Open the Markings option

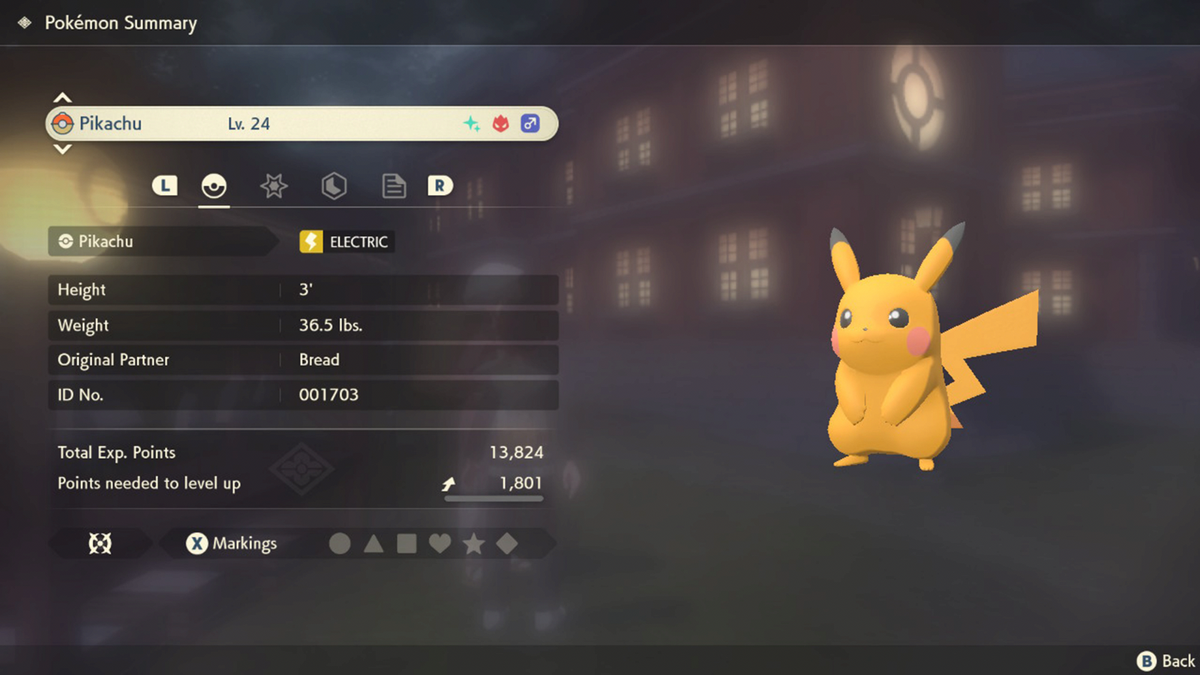[x=232, y=544]
